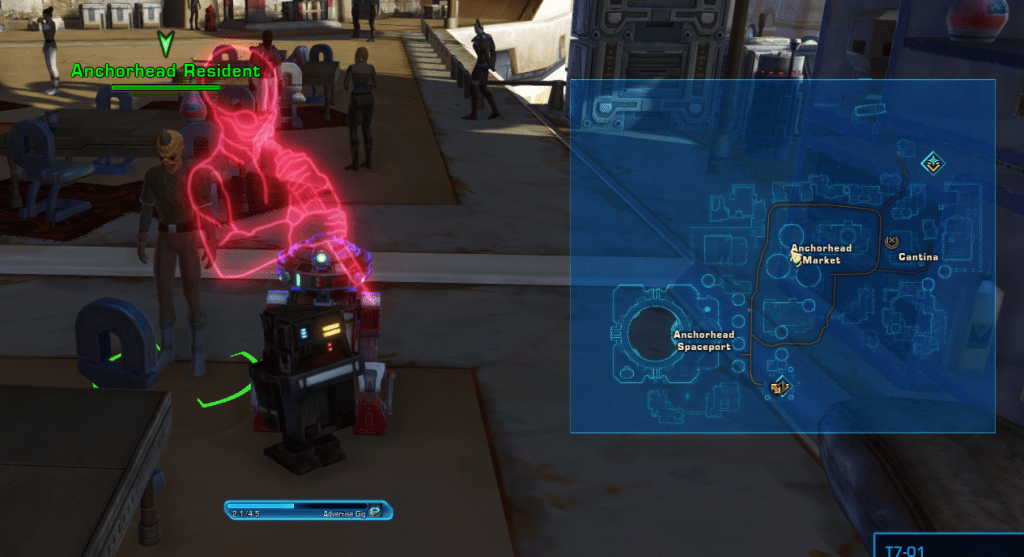Select the Anchorhead Market label on the map
1024x557 pixels.
(815, 254)
